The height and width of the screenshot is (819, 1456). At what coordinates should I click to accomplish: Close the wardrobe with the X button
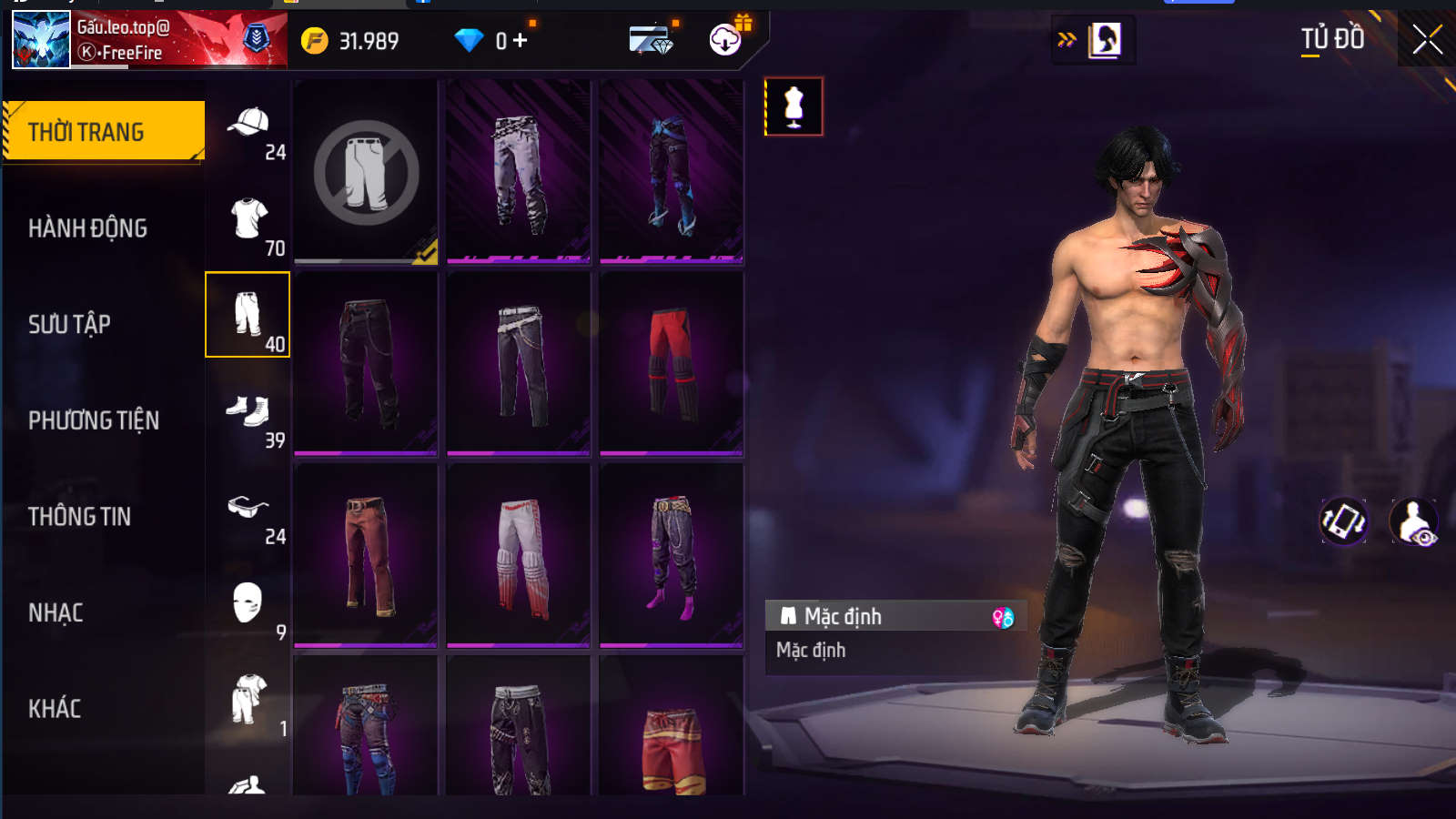1427,40
